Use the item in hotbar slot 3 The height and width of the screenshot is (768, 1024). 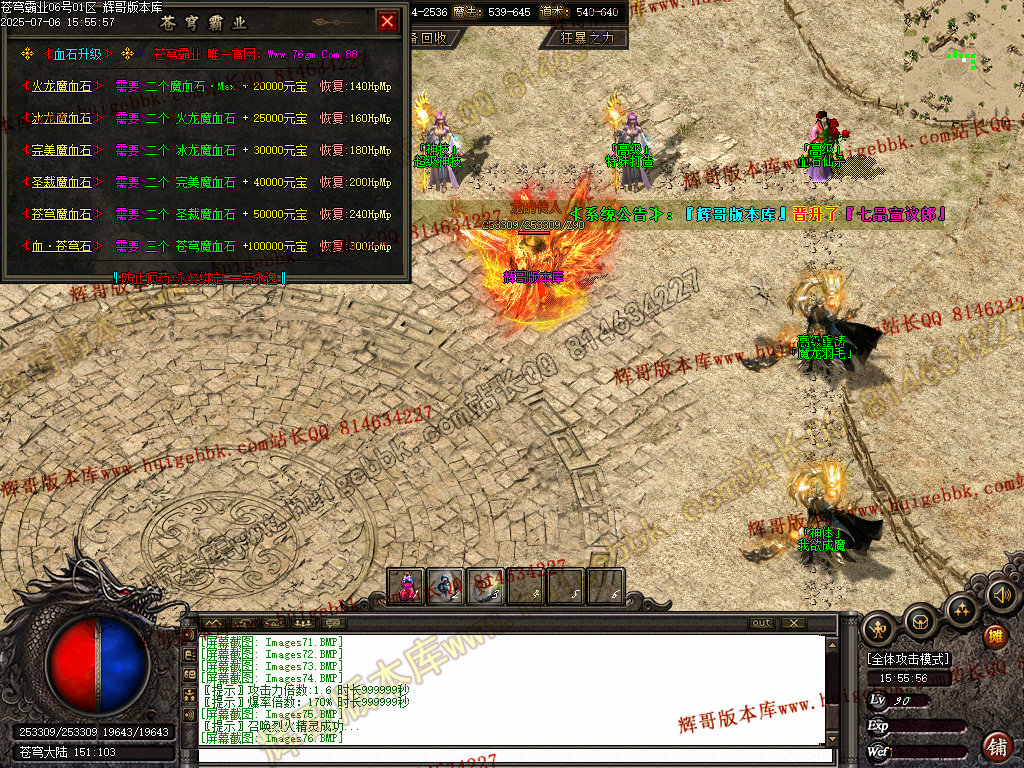point(486,586)
